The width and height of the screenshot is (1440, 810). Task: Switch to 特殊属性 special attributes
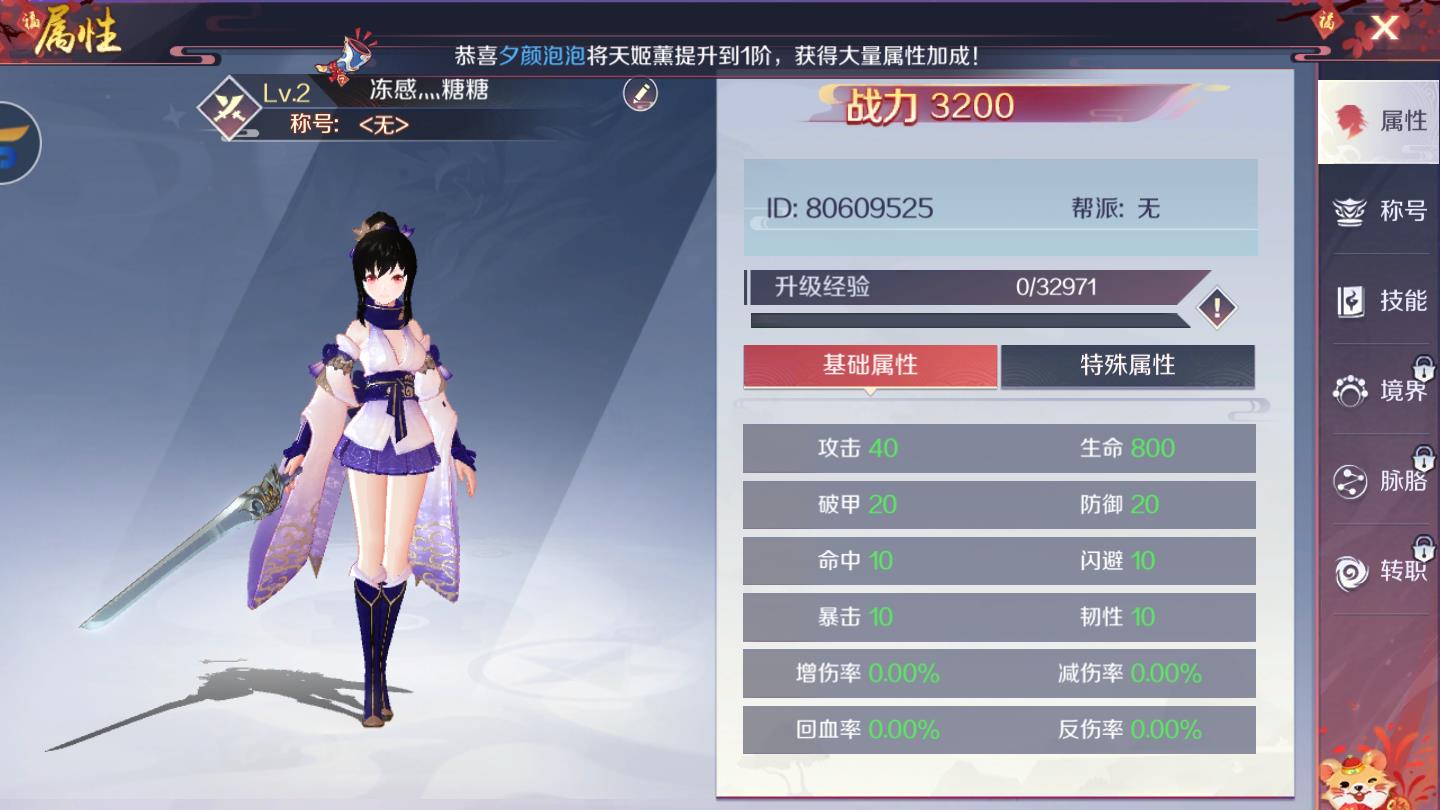(x=1127, y=366)
